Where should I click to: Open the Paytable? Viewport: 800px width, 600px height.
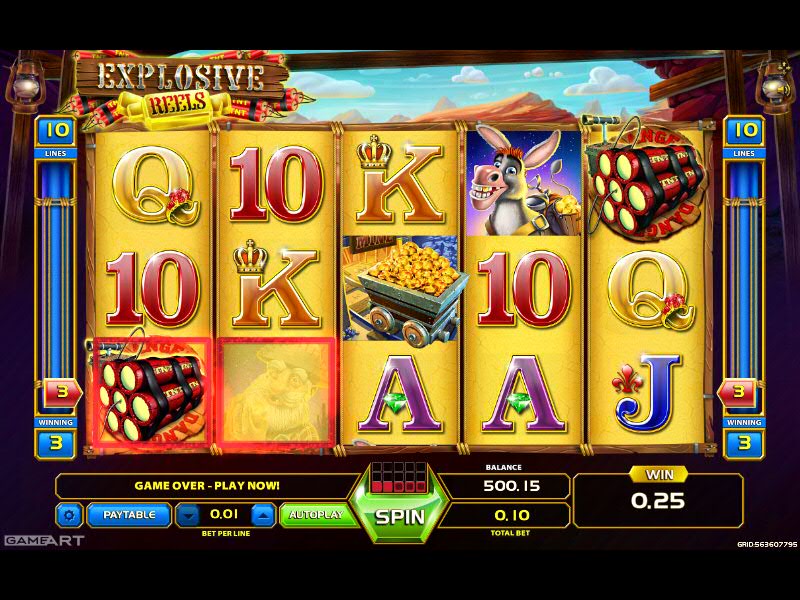click(129, 515)
